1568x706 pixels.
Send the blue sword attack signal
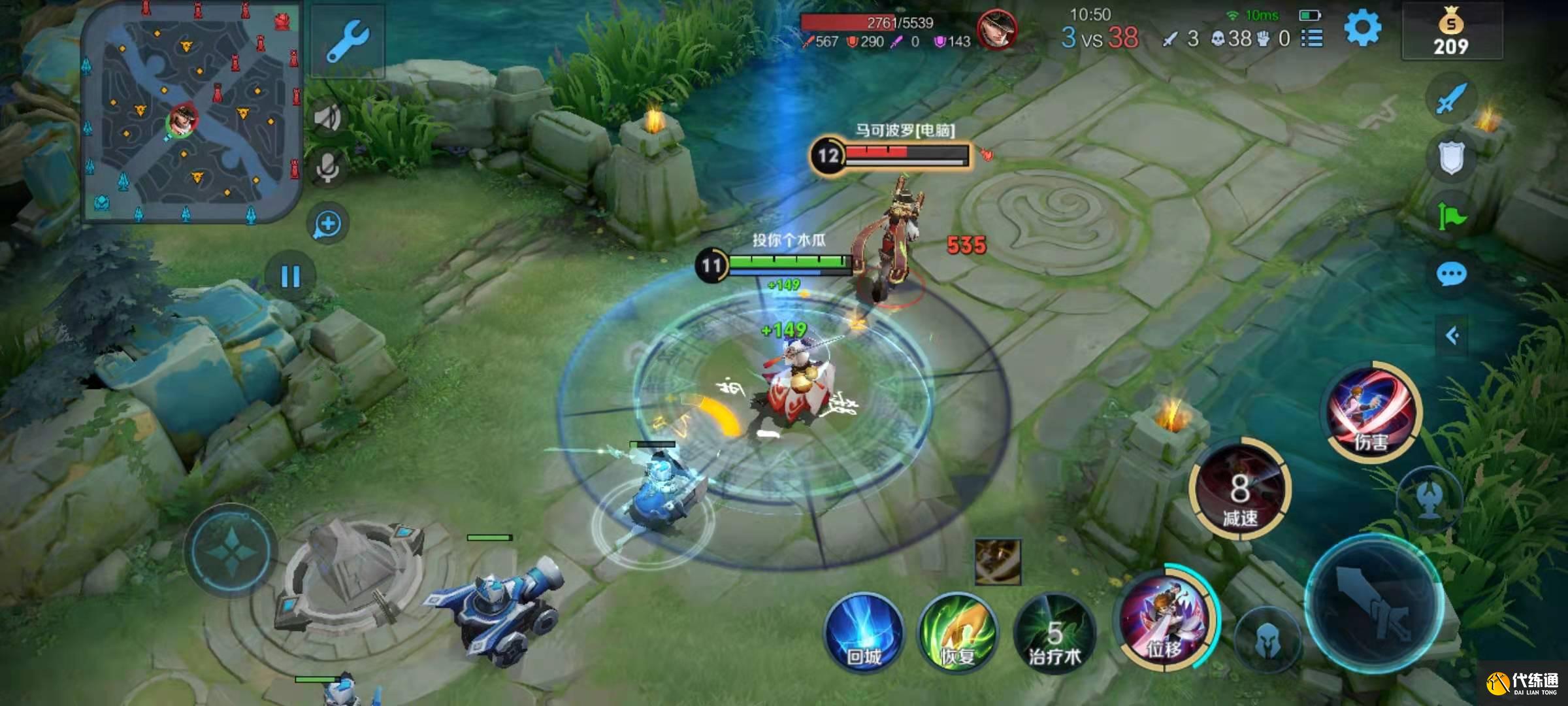[x=1451, y=99]
